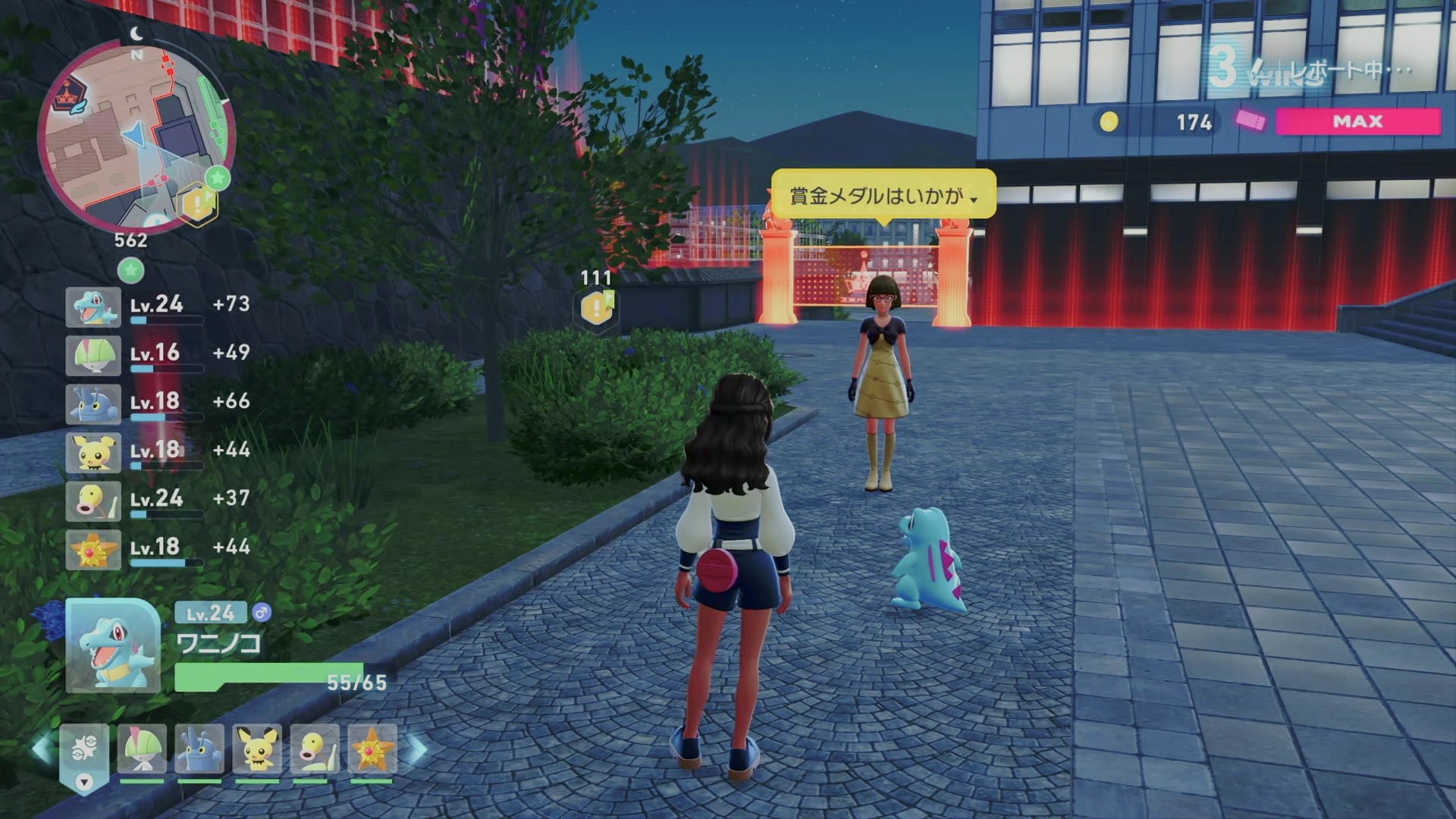
Task: Switch to Ralts in the bottom bar
Action: click(142, 749)
